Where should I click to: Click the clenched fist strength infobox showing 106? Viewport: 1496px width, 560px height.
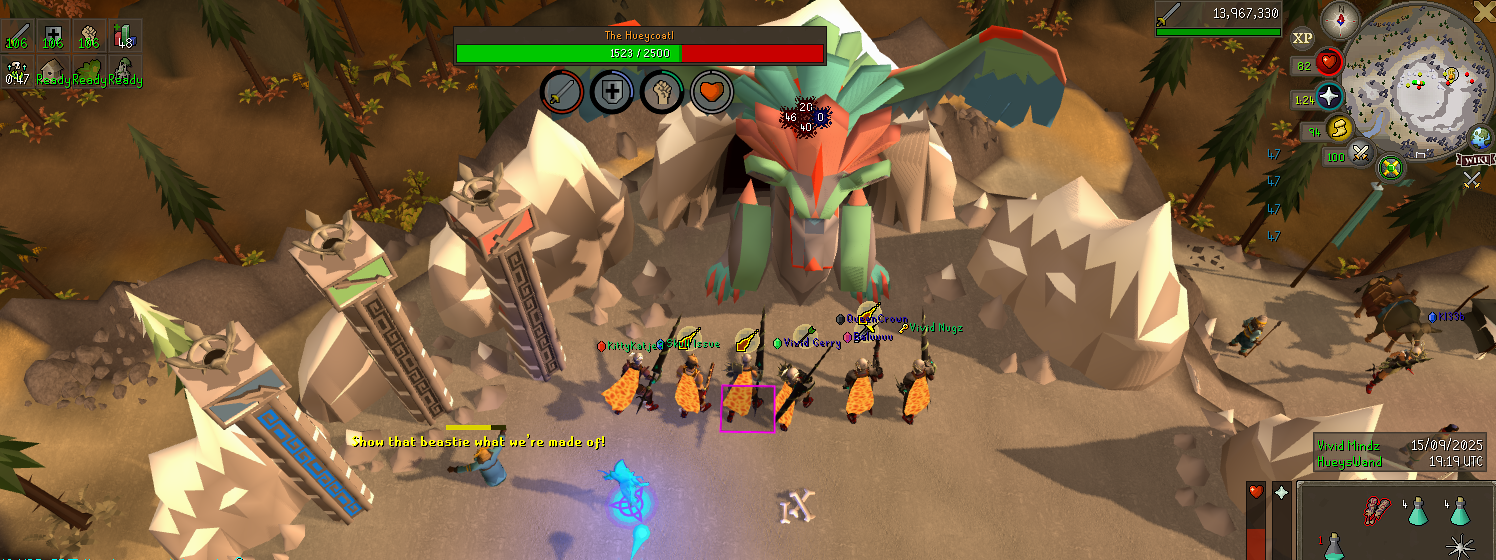point(88,34)
